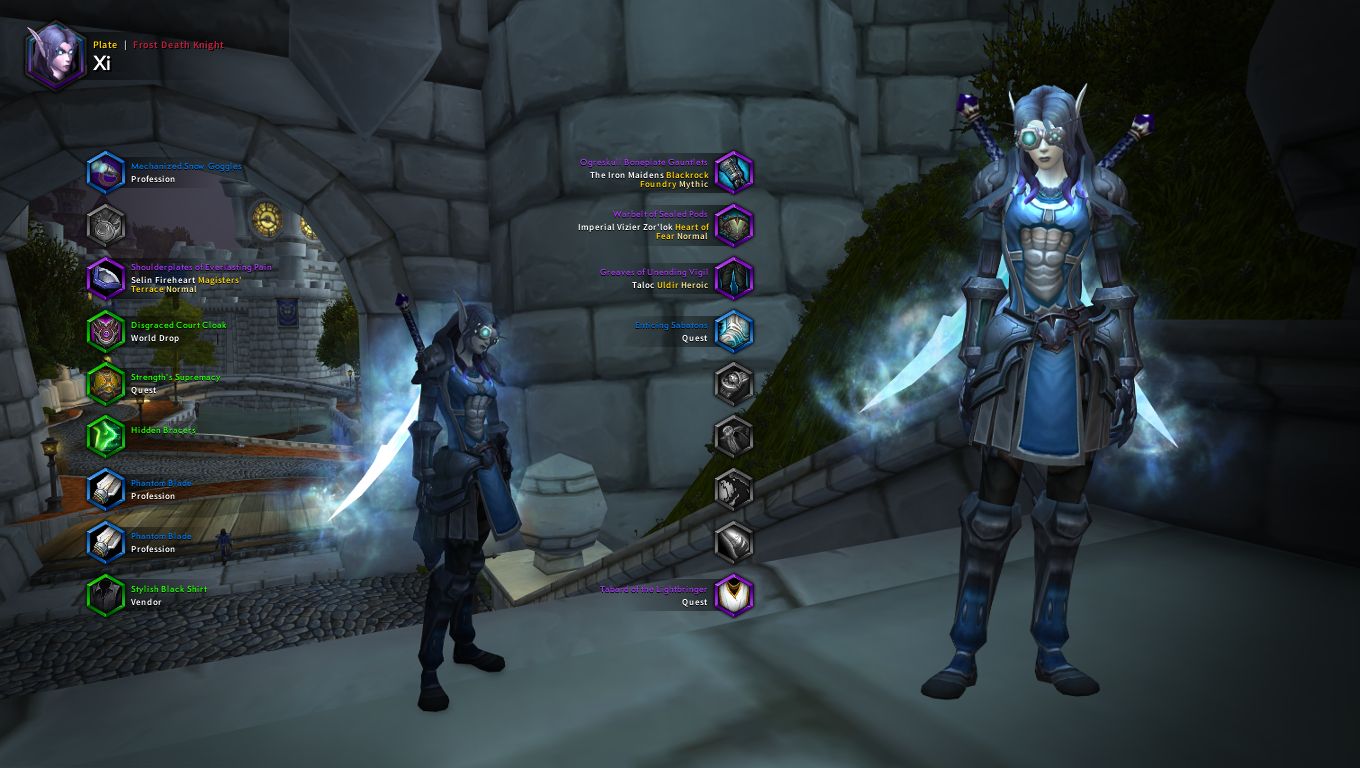Select the Strength's Supremacy chest icon
The width and height of the screenshot is (1360, 768).
coord(106,384)
